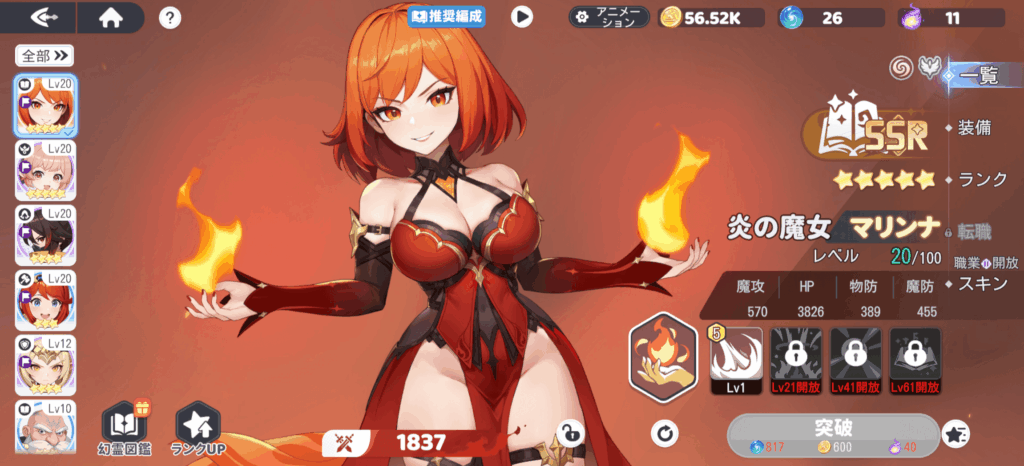Open the 幻霊図鑑 encyclopedia

pyautogui.click(x=127, y=426)
